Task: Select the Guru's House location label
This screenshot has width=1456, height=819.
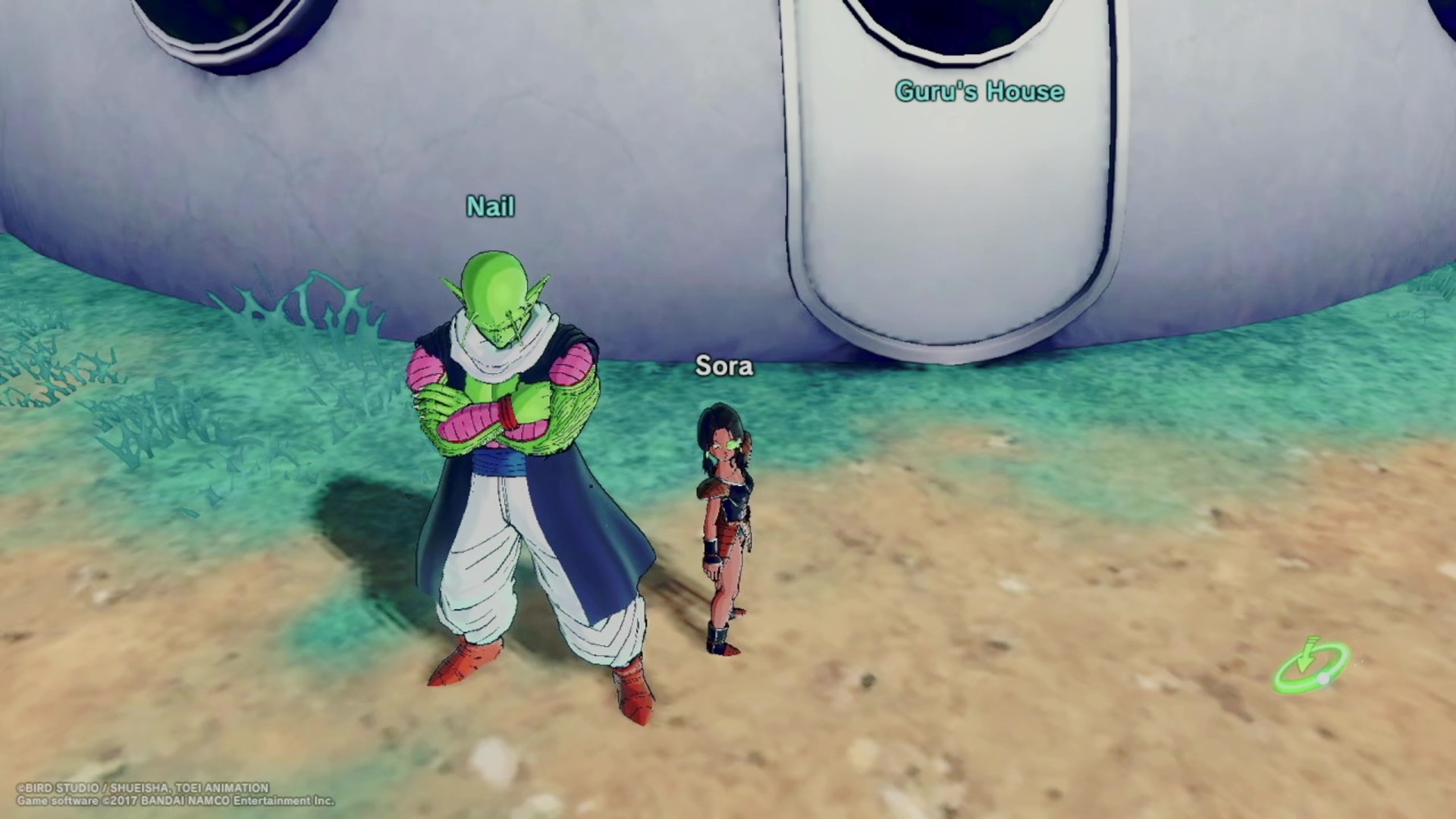Action: point(979,92)
